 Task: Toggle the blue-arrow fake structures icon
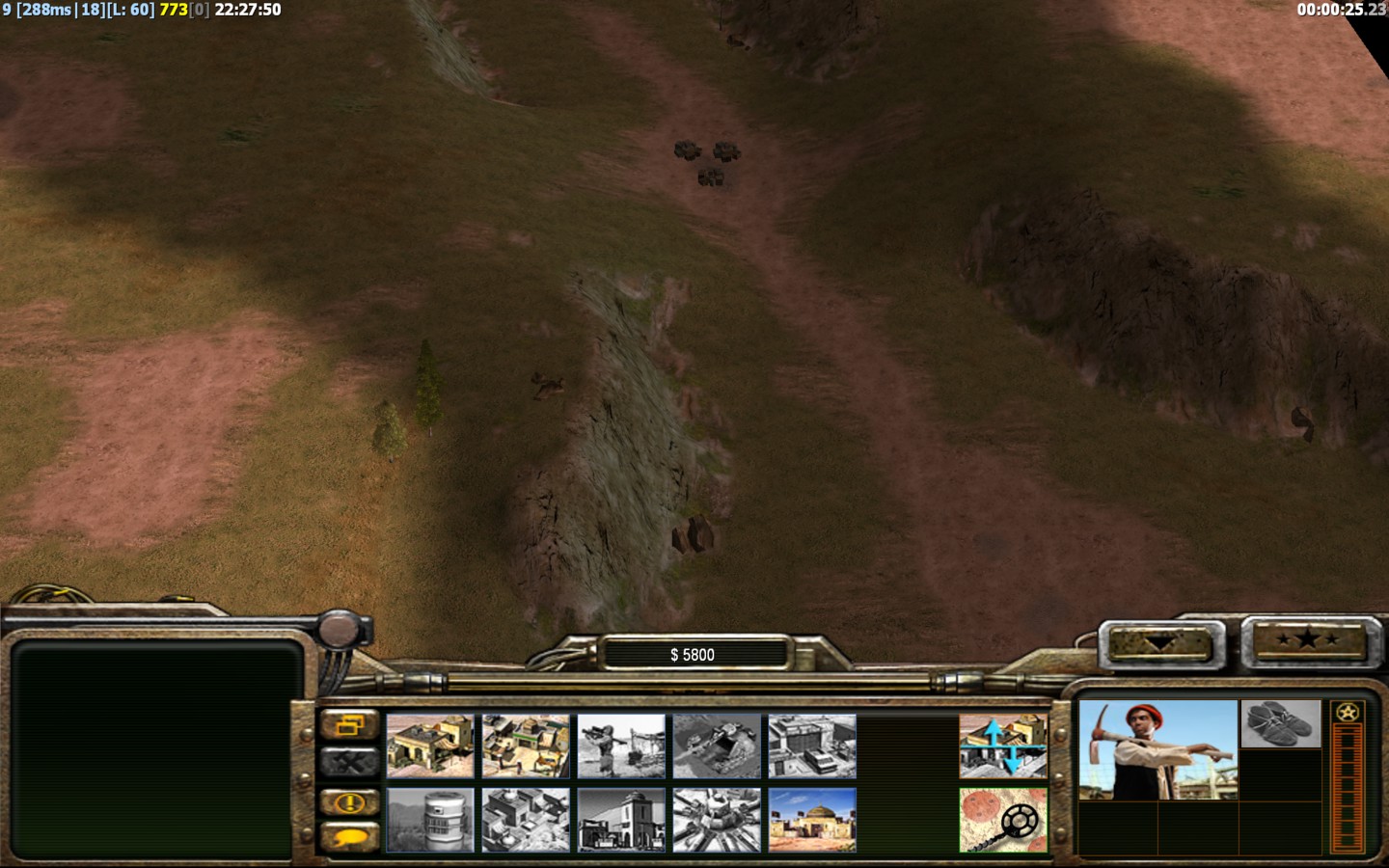point(1003,746)
